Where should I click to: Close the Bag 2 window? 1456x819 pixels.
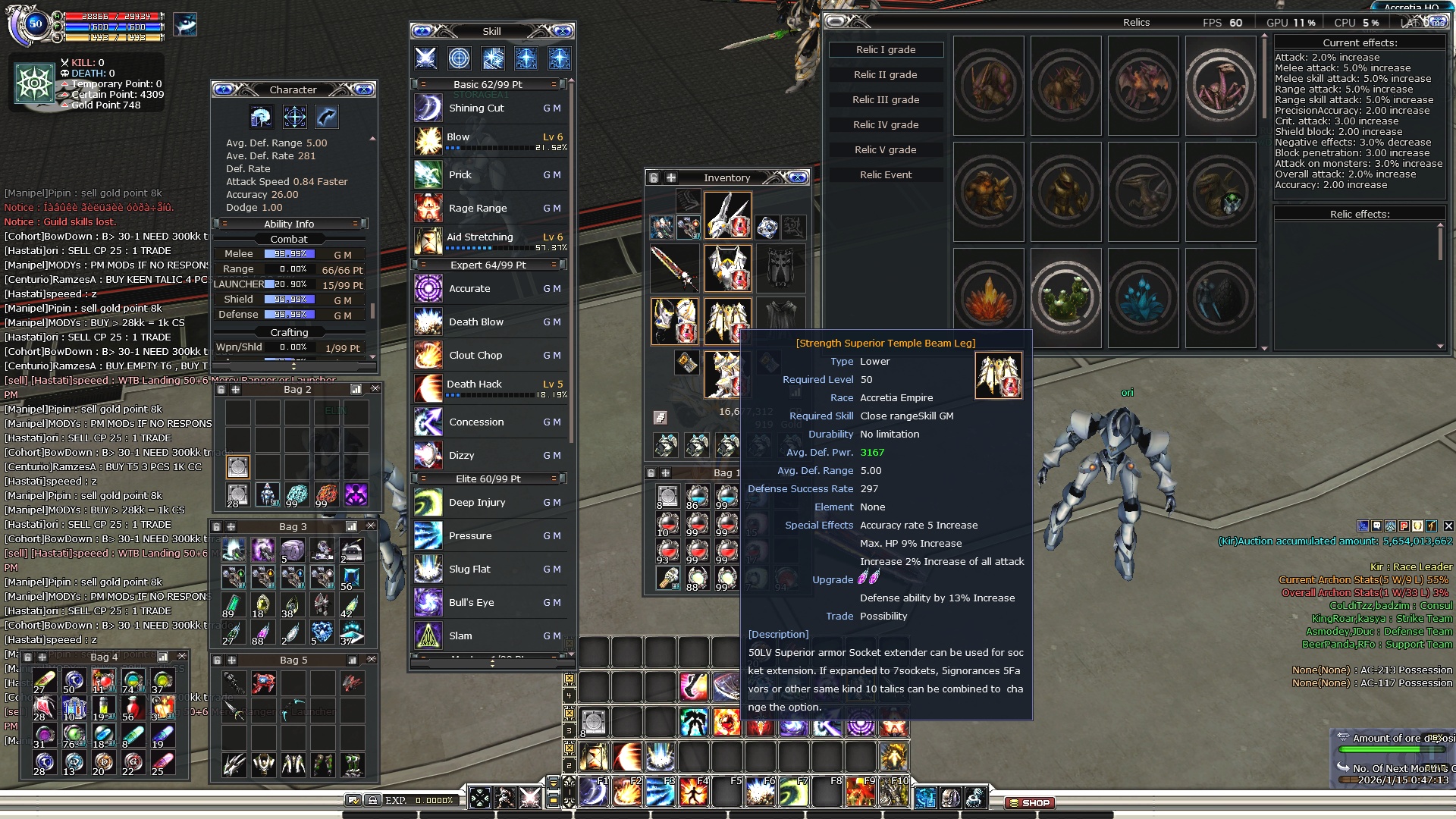pos(375,389)
